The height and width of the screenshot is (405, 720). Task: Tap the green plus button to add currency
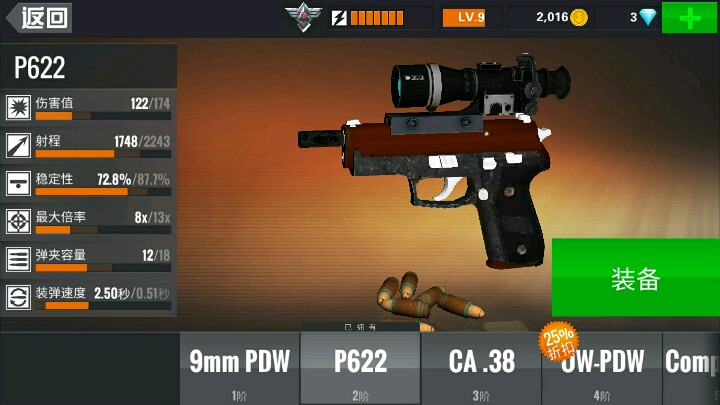pos(689,18)
